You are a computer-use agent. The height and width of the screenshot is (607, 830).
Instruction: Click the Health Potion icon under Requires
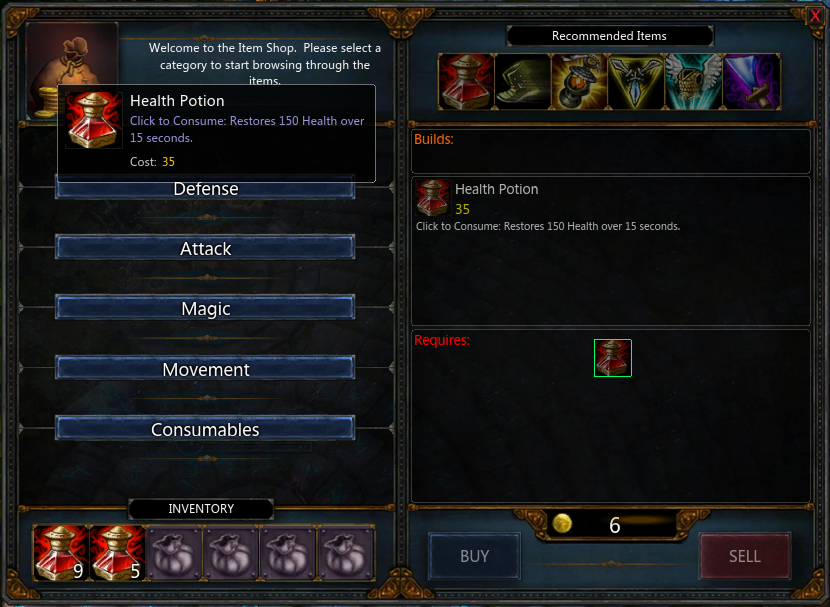[x=613, y=358]
